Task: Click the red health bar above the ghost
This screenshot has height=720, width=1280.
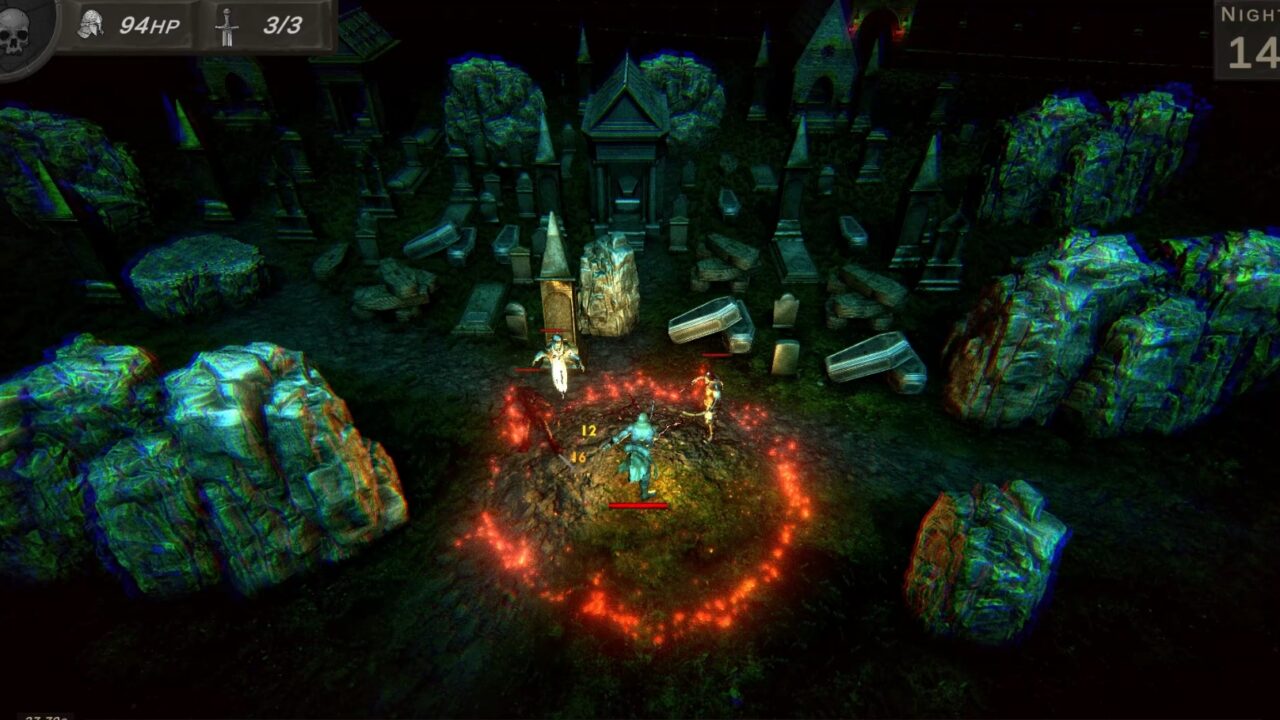Action: [549, 331]
